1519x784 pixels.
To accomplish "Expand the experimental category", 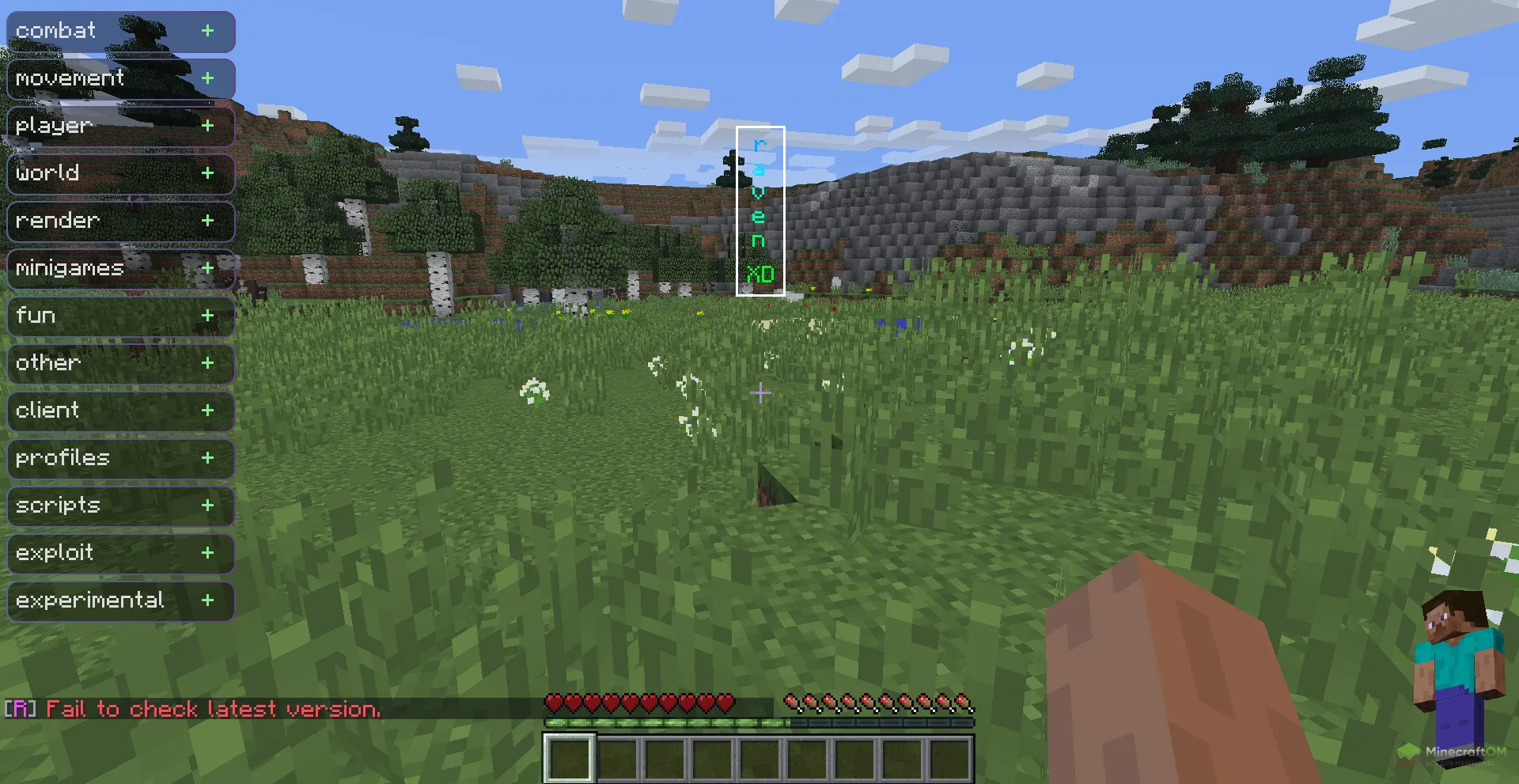I will click(207, 600).
